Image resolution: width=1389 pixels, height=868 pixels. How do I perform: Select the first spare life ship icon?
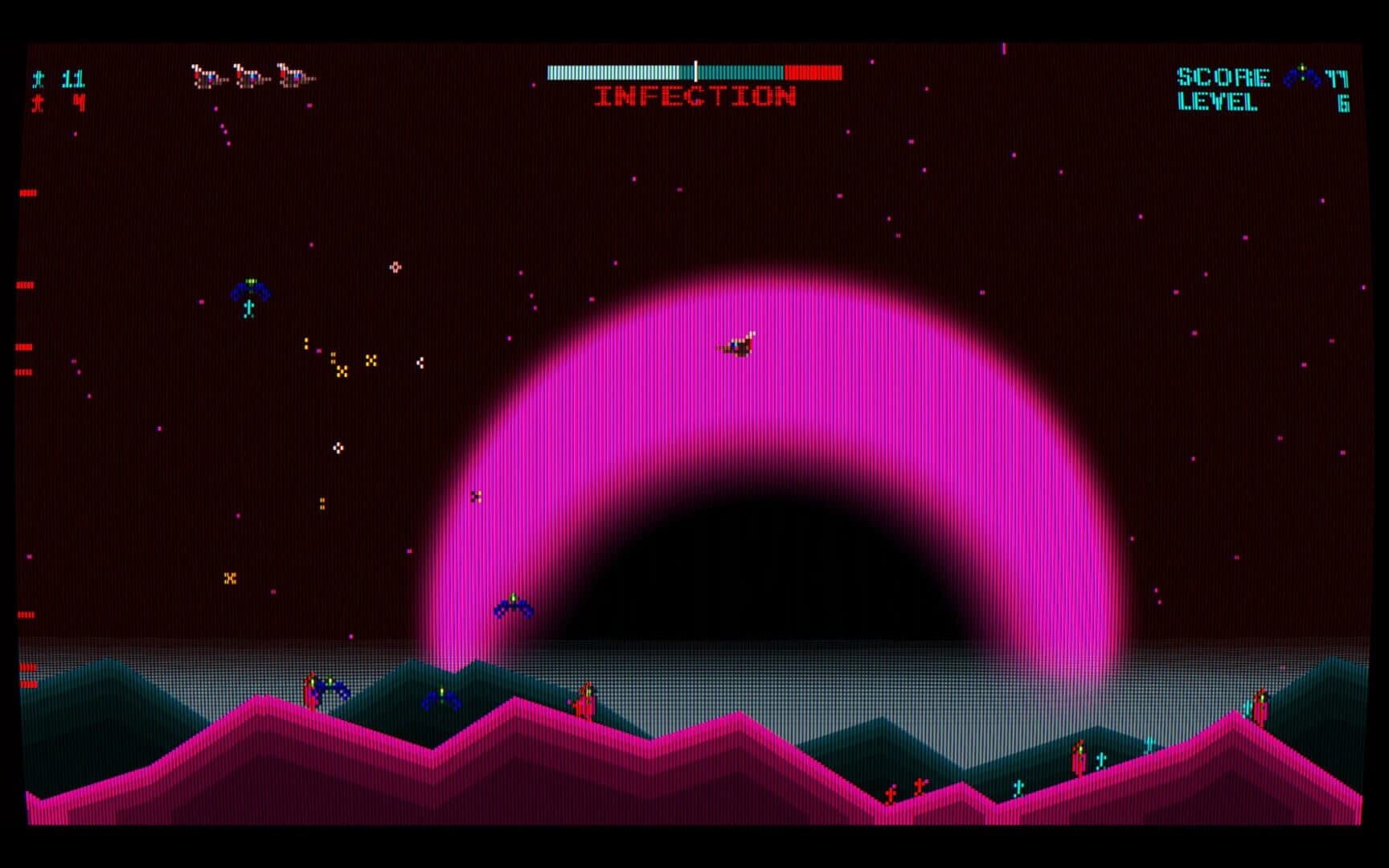[209, 76]
